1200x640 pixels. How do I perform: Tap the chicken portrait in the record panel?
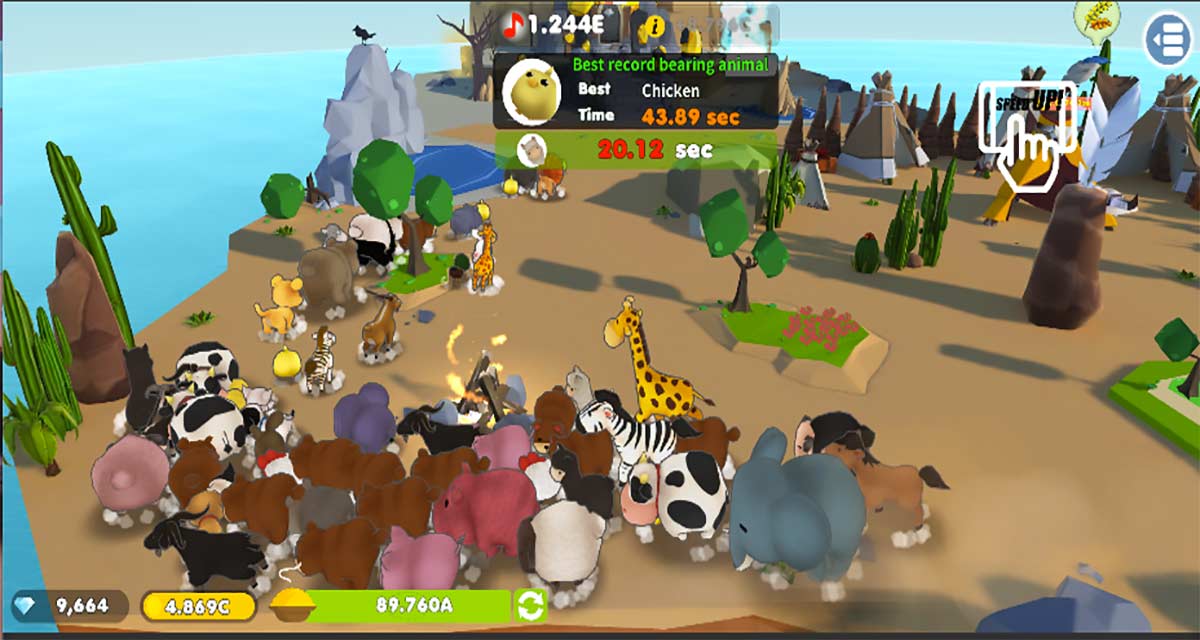(x=534, y=90)
